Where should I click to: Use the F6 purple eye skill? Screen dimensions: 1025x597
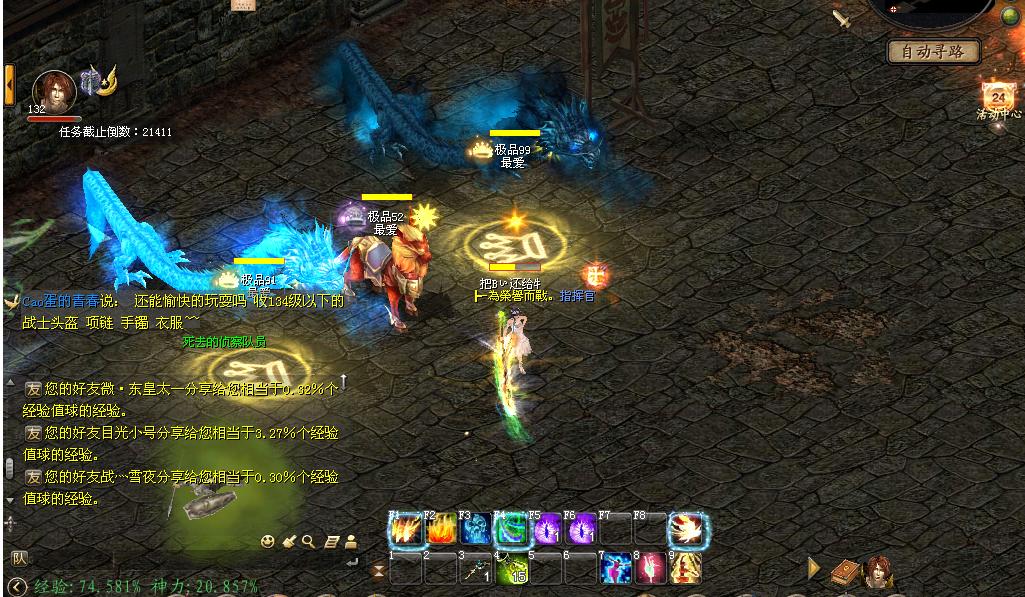[581, 529]
